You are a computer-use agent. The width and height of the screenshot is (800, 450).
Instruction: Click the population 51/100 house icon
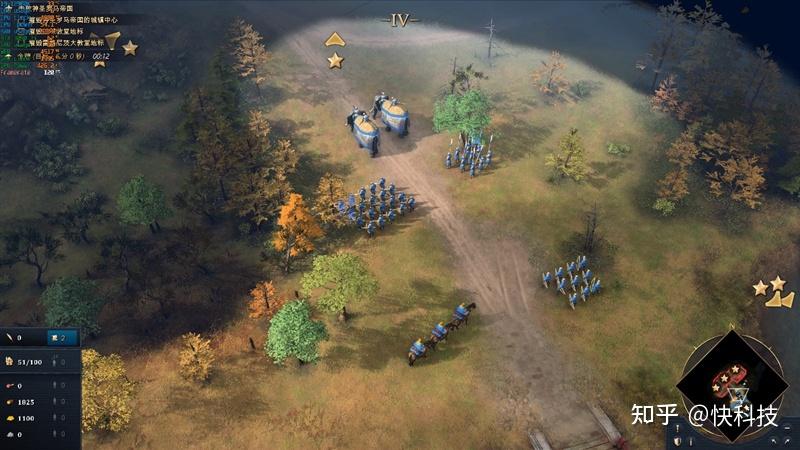coord(9,361)
